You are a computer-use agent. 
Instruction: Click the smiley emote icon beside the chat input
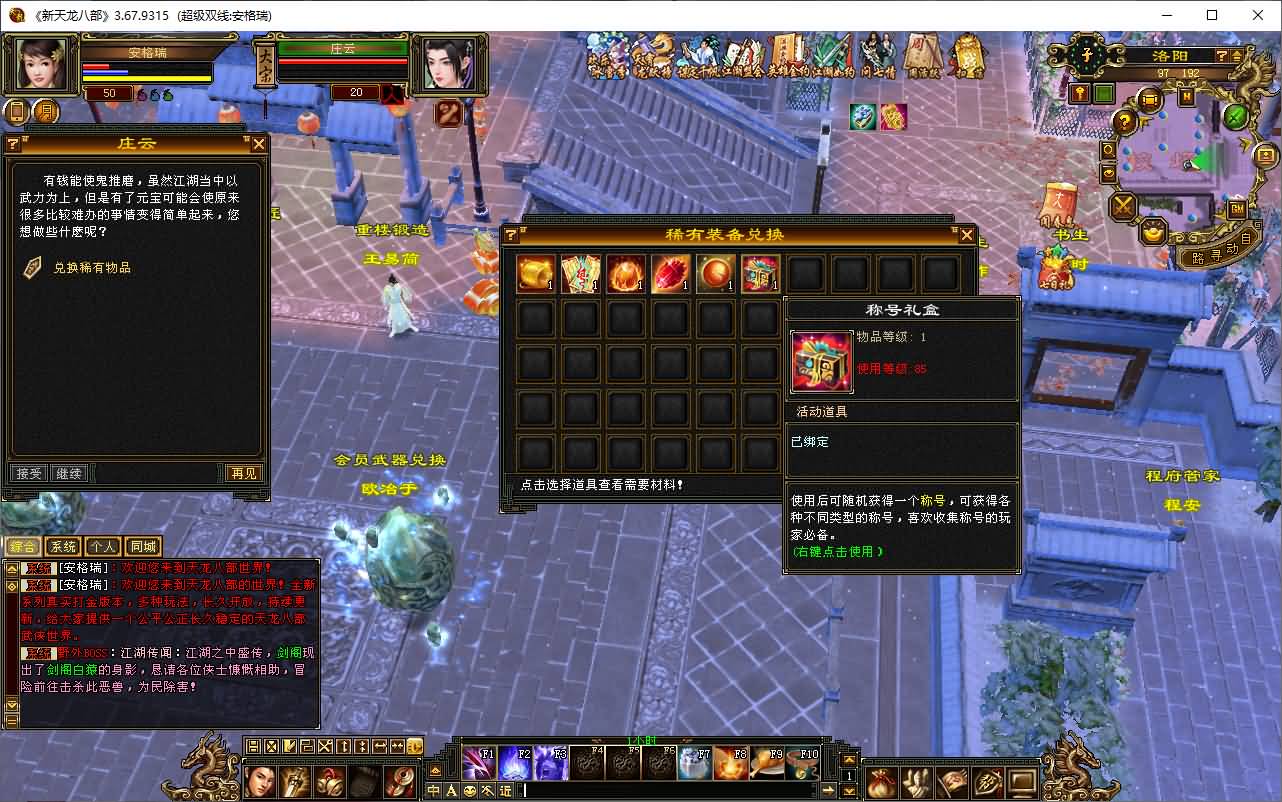(468, 789)
